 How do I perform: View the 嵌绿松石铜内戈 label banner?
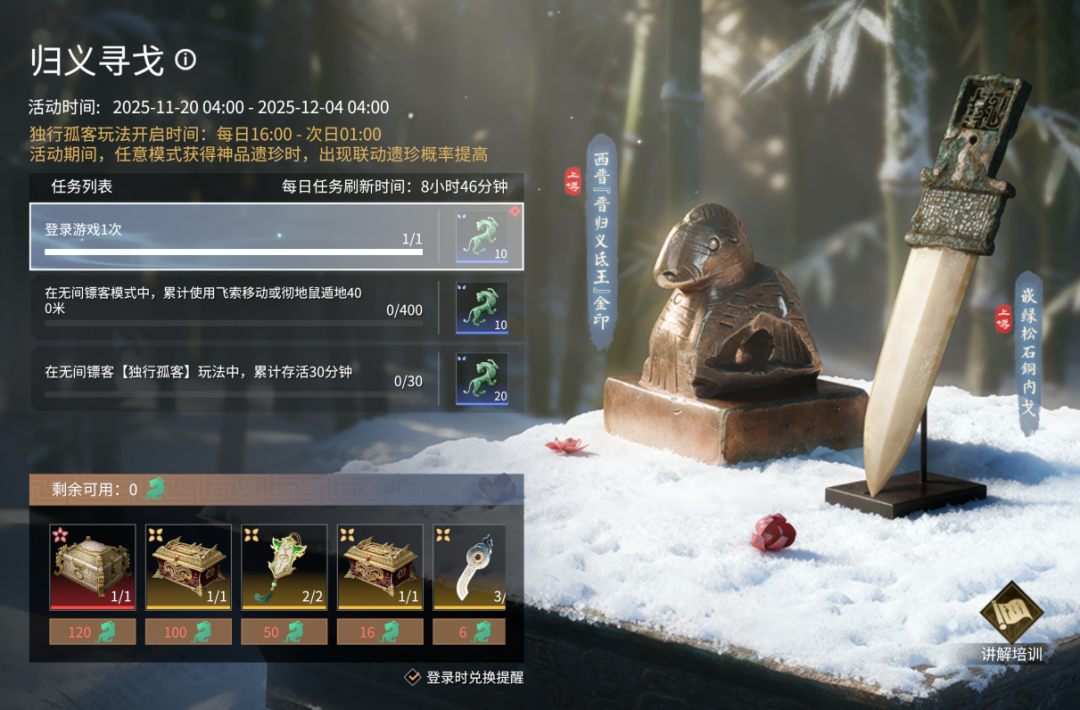(x=1028, y=352)
